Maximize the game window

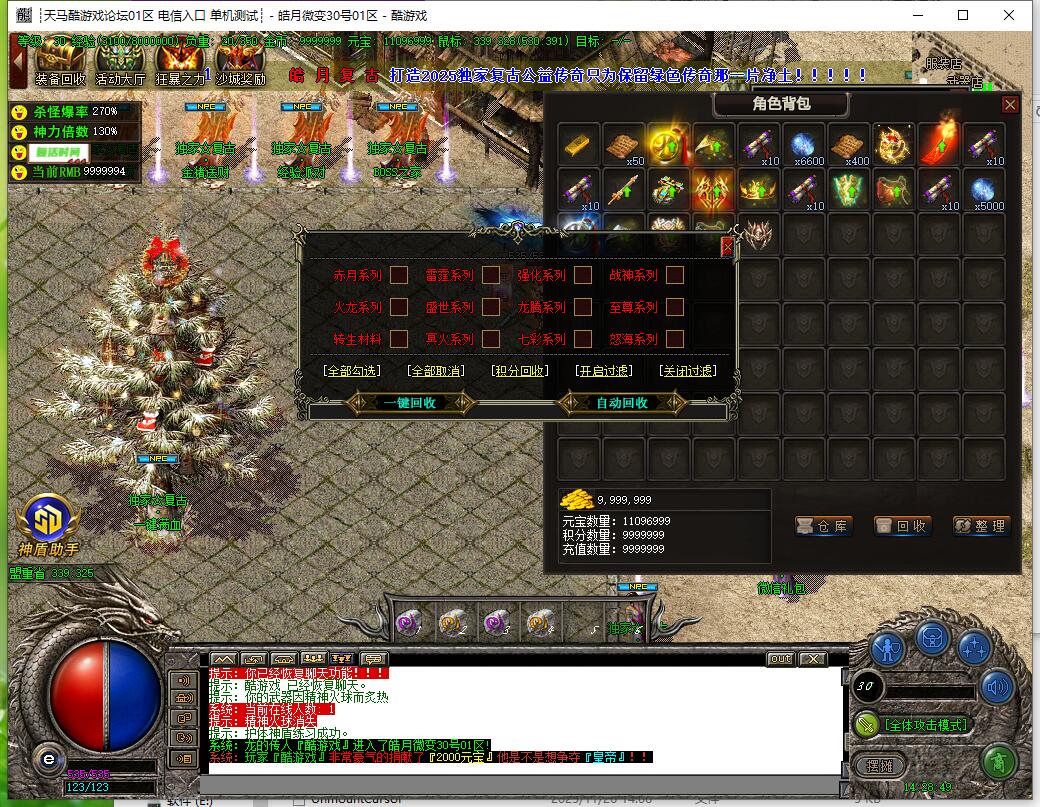(963, 15)
